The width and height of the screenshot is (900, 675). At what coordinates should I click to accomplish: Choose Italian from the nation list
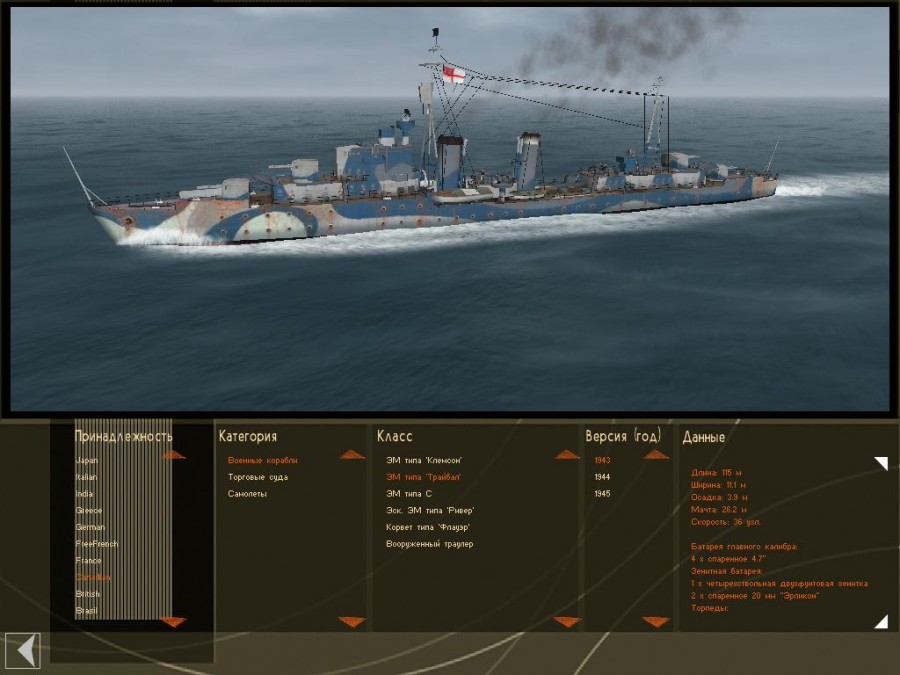(x=87, y=477)
